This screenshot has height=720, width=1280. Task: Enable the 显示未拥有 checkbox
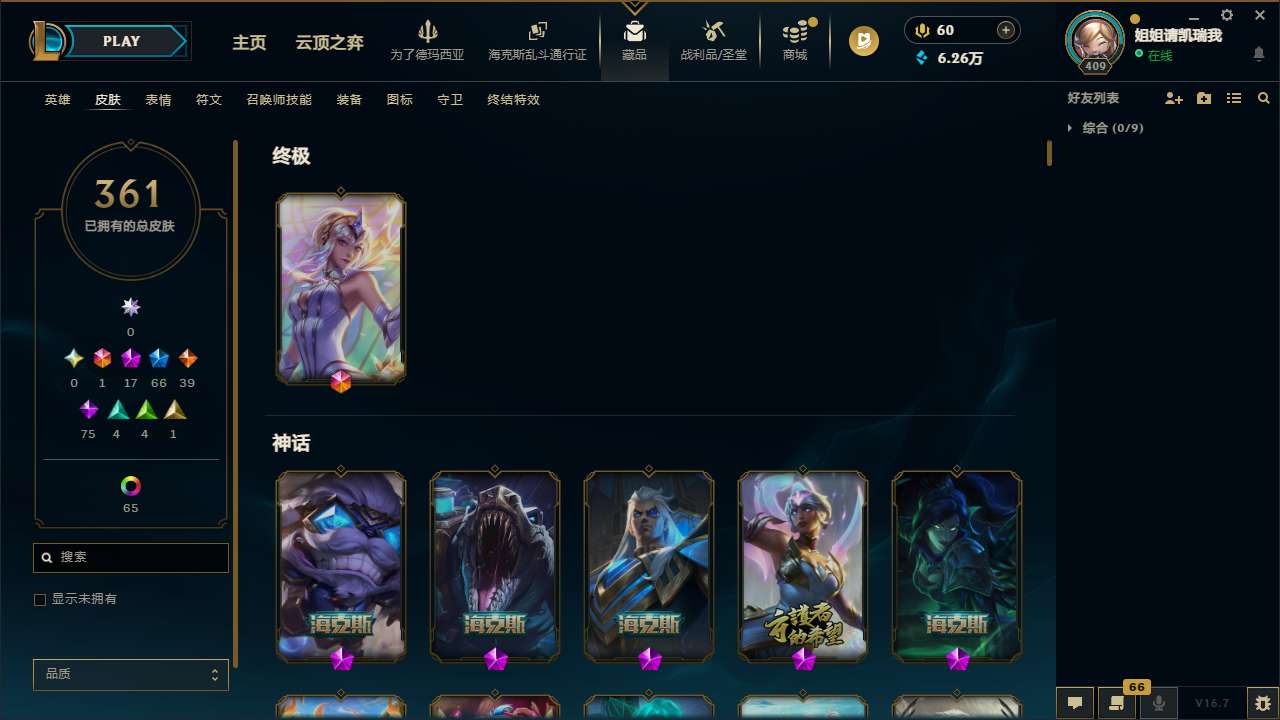[40, 599]
